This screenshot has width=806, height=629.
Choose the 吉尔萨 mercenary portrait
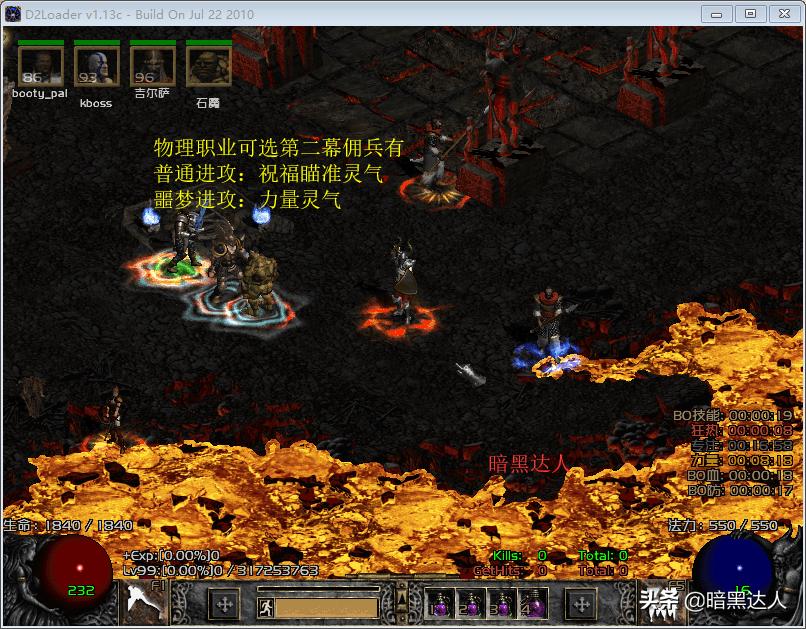pos(152,66)
